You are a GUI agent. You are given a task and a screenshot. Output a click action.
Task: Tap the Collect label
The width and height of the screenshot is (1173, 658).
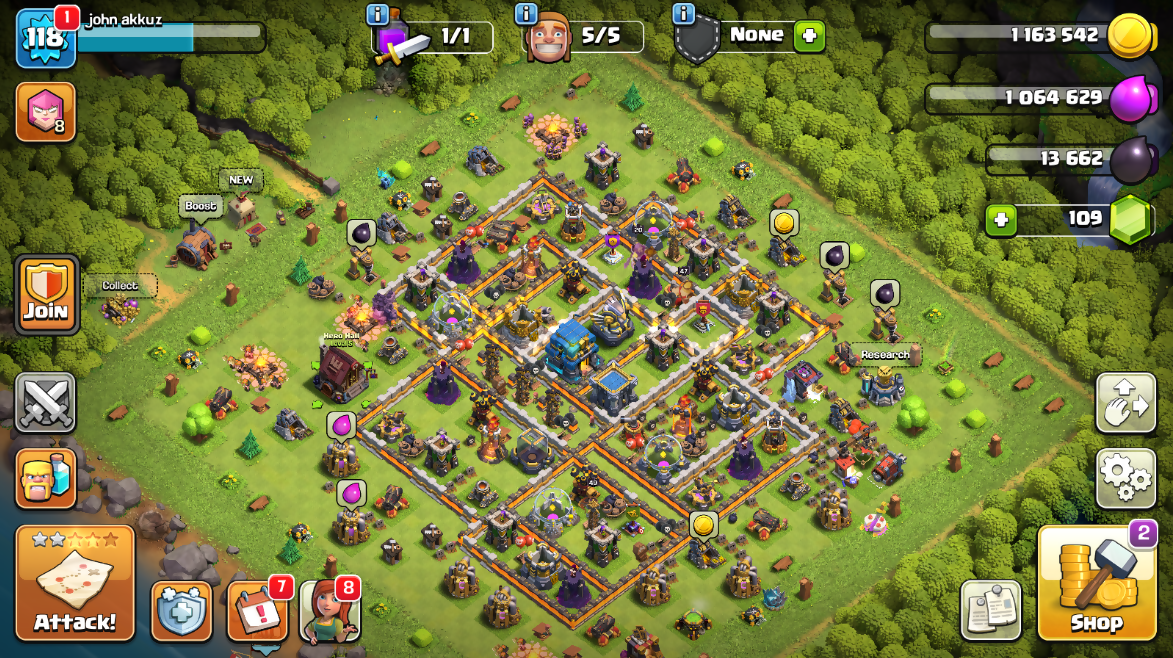[x=120, y=286]
